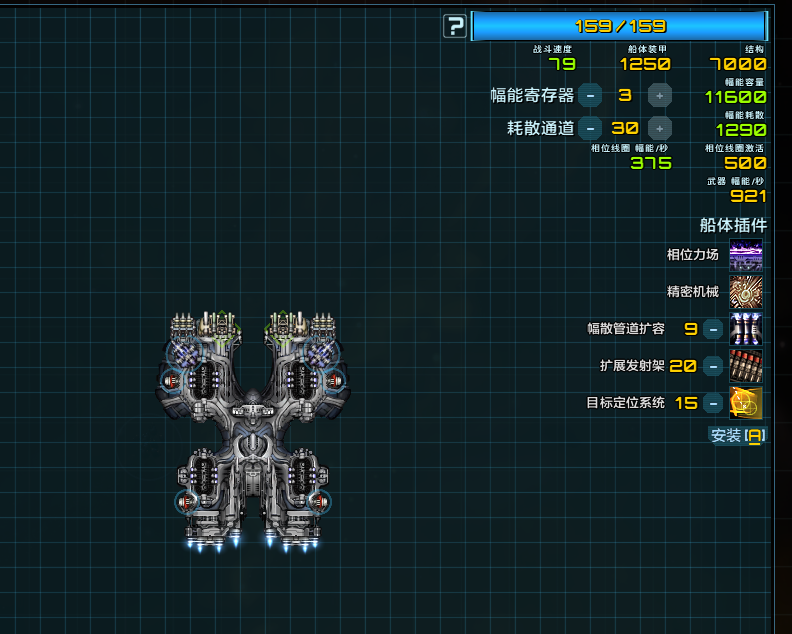Select the 相位力场 hull mod icon
This screenshot has width=792, height=634.
(745, 255)
